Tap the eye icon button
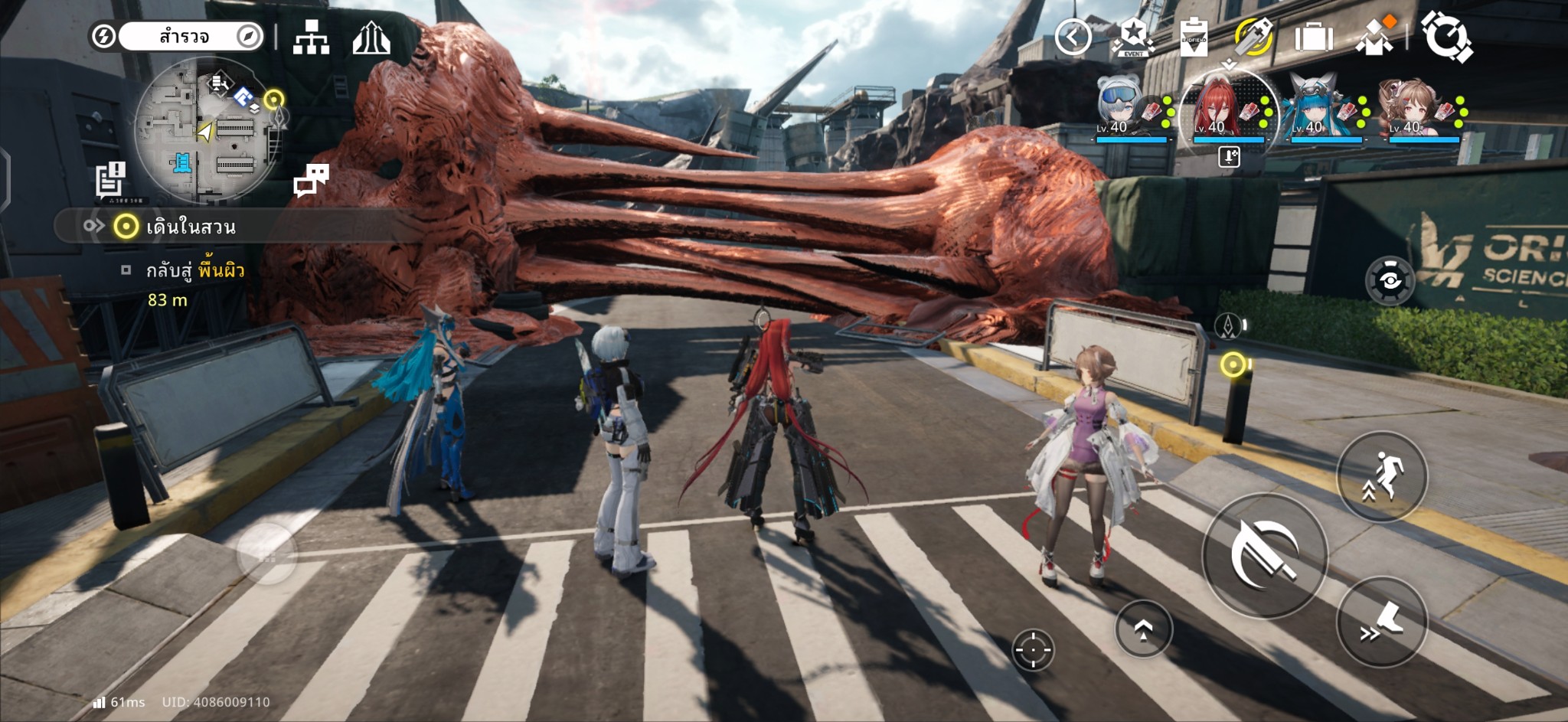1568x722 pixels. 1390,281
